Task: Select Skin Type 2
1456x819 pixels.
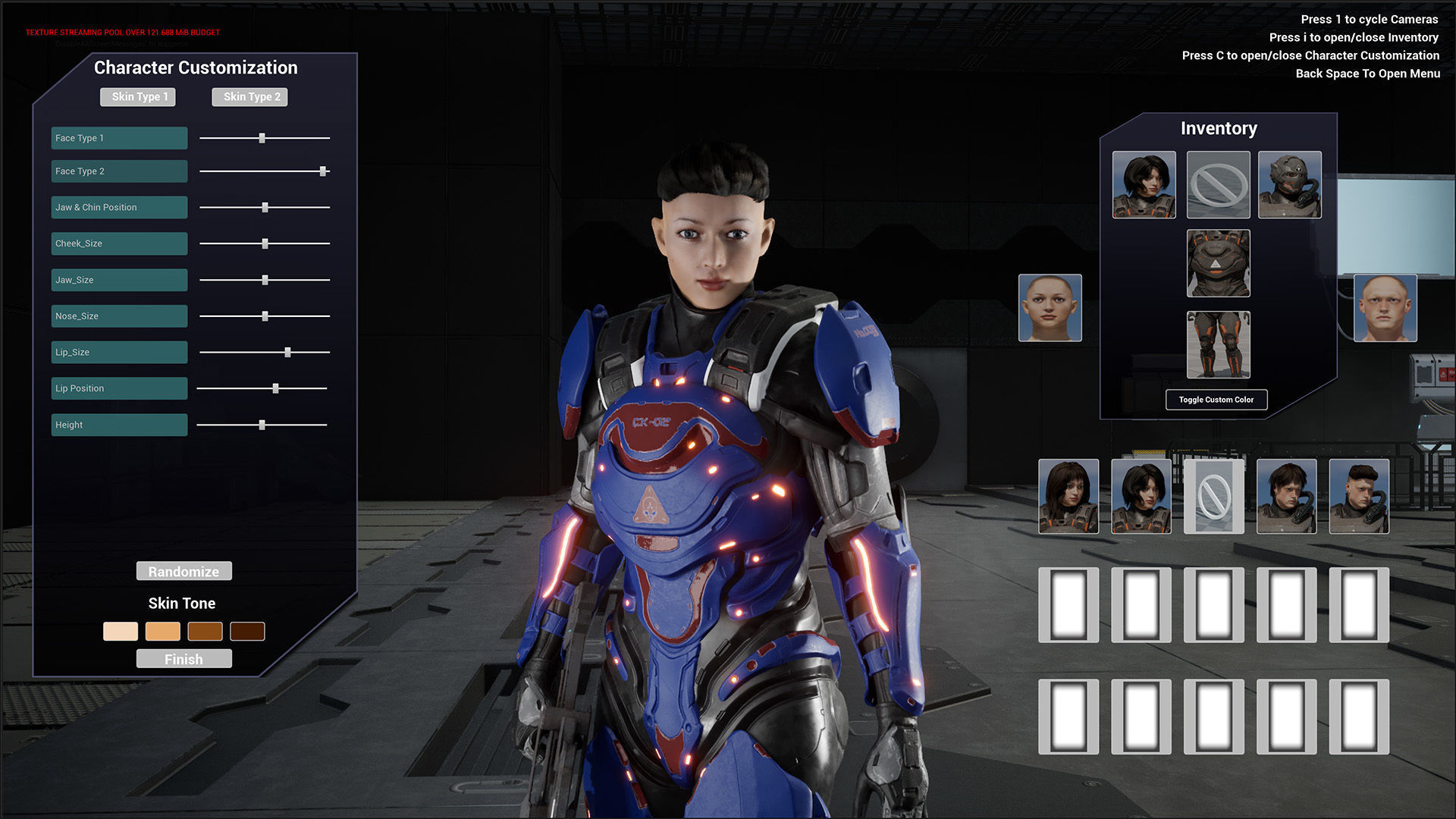Action: coord(250,97)
